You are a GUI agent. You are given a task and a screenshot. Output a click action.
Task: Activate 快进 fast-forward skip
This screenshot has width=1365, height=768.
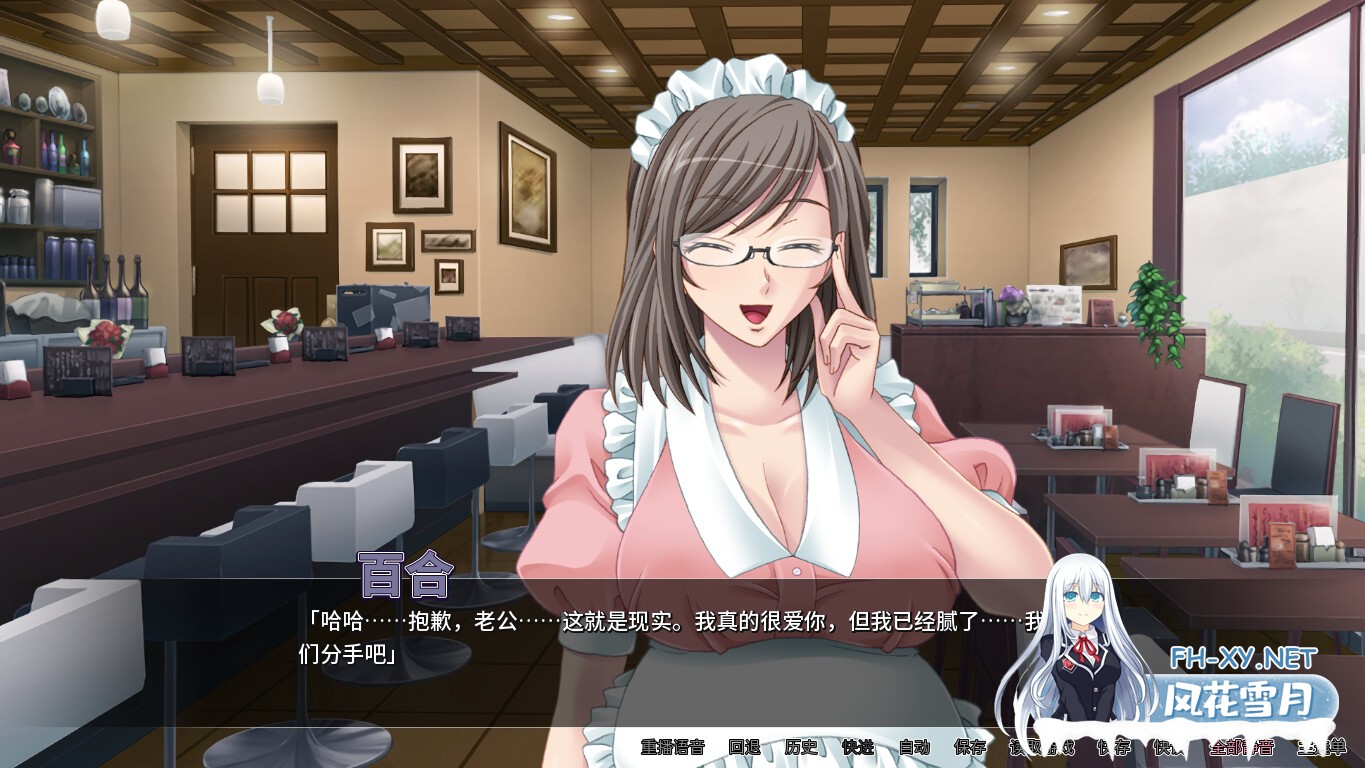click(x=858, y=746)
